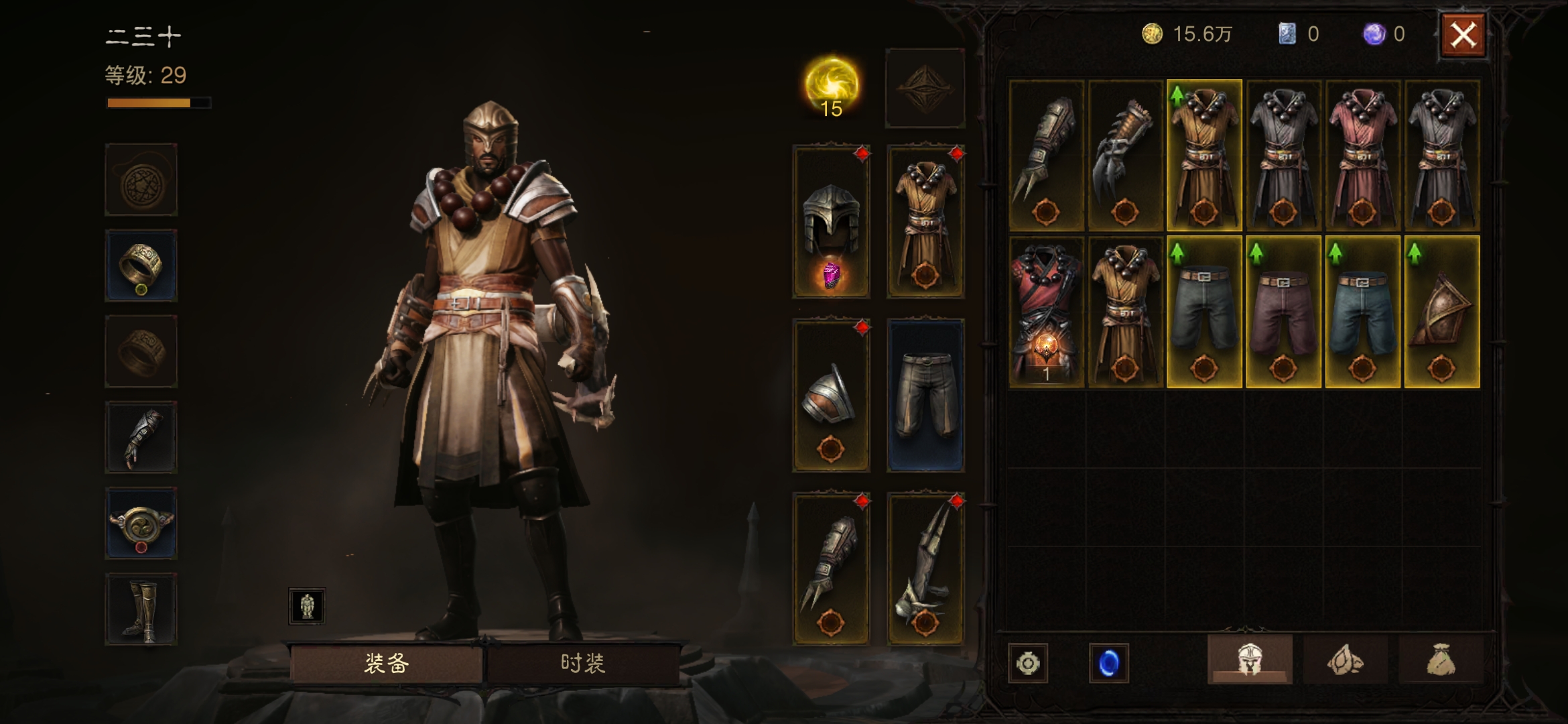1568x724 pixels.
Task: Open the empty amulet slot
Action: pos(141,180)
